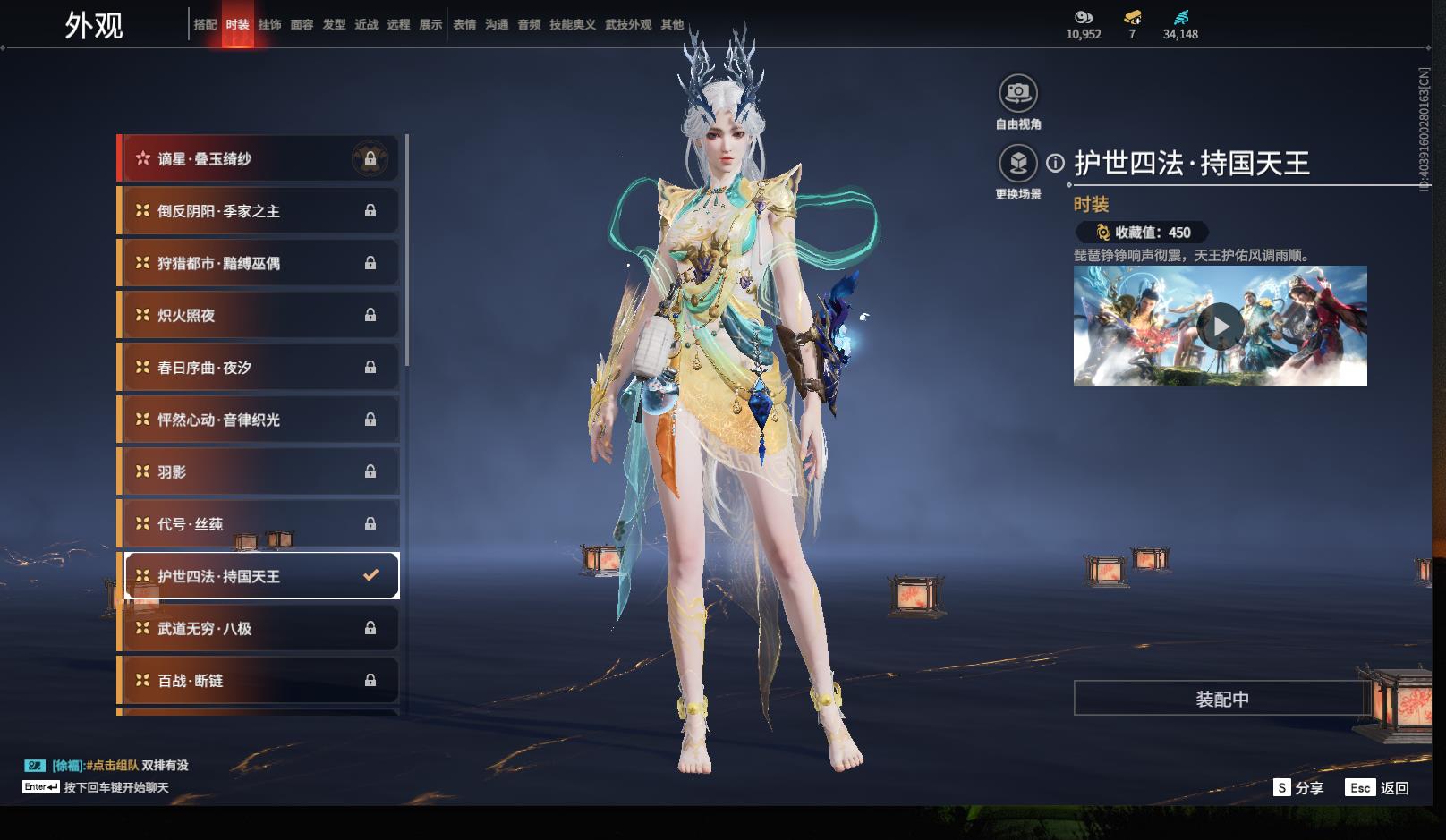1446x840 pixels.
Task: Open the 更换场景 scene changer
Action: pos(1017,164)
